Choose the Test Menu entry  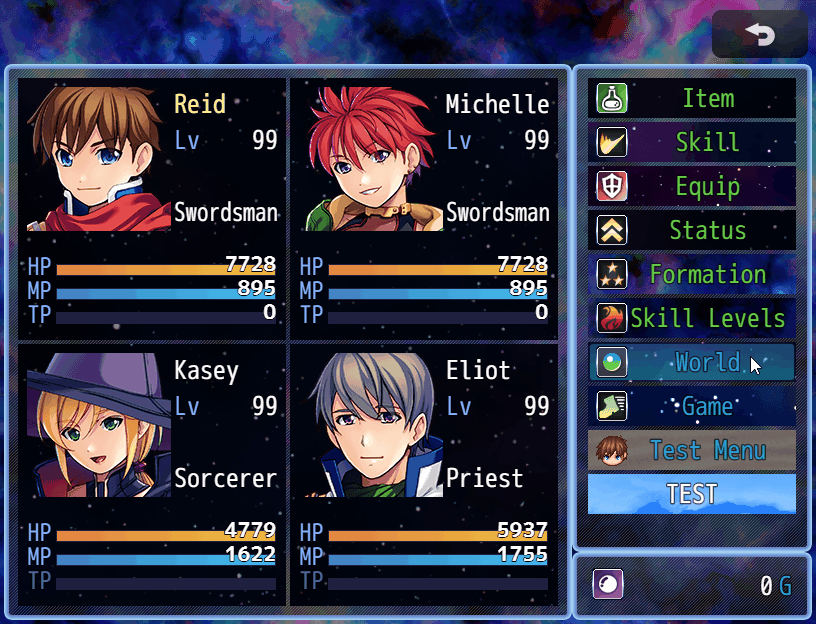coord(692,451)
